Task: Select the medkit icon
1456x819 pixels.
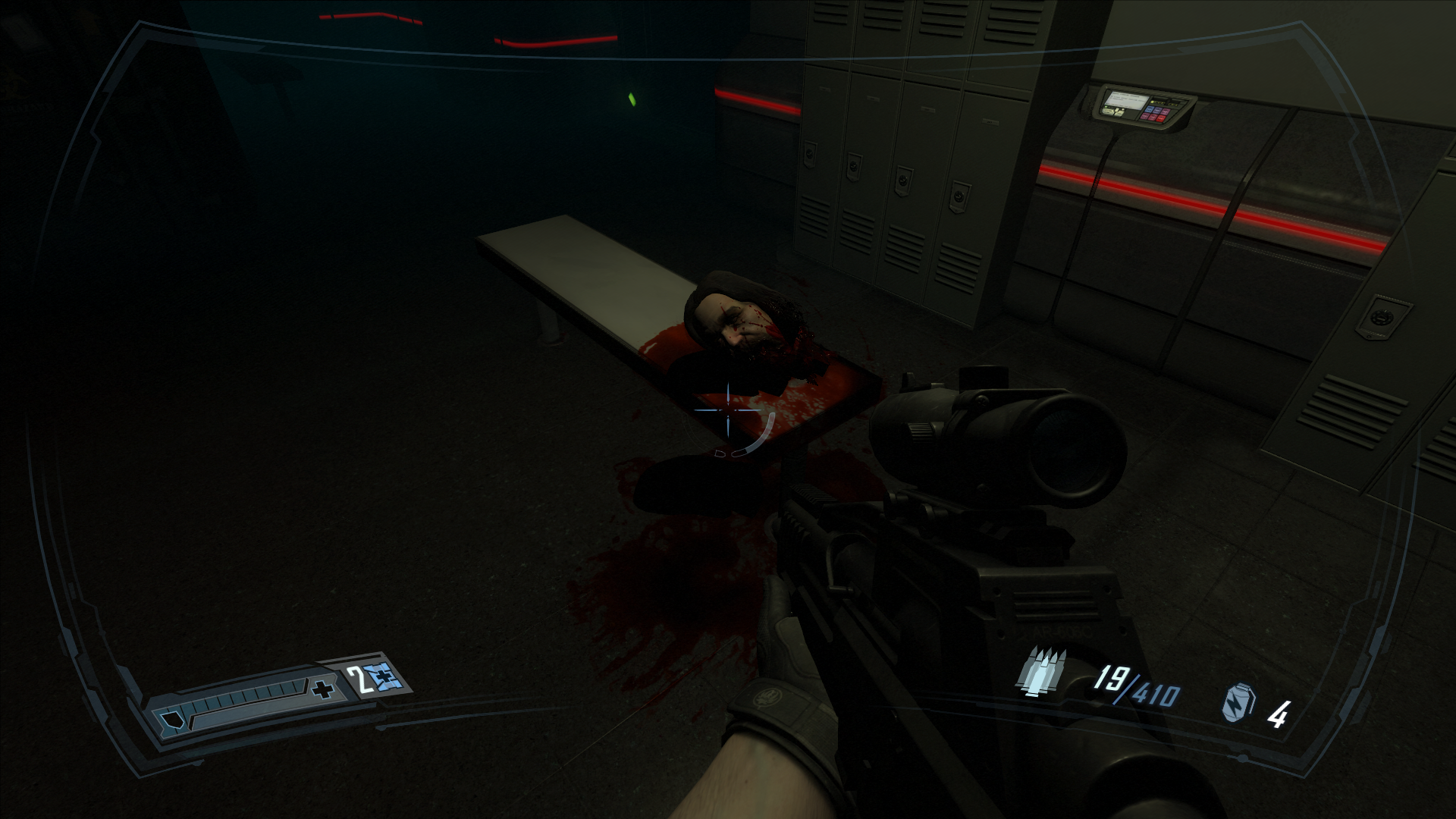Action: pos(383,677)
